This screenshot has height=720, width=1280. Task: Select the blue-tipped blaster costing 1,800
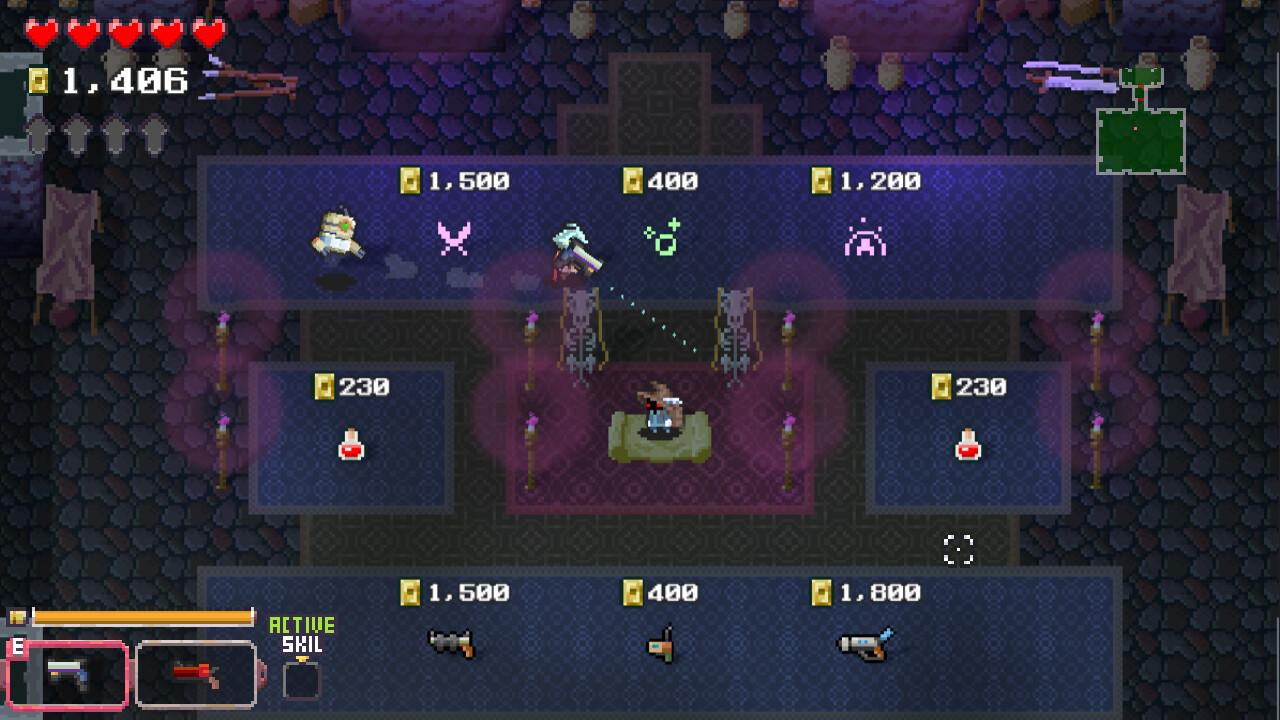(864, 645)
